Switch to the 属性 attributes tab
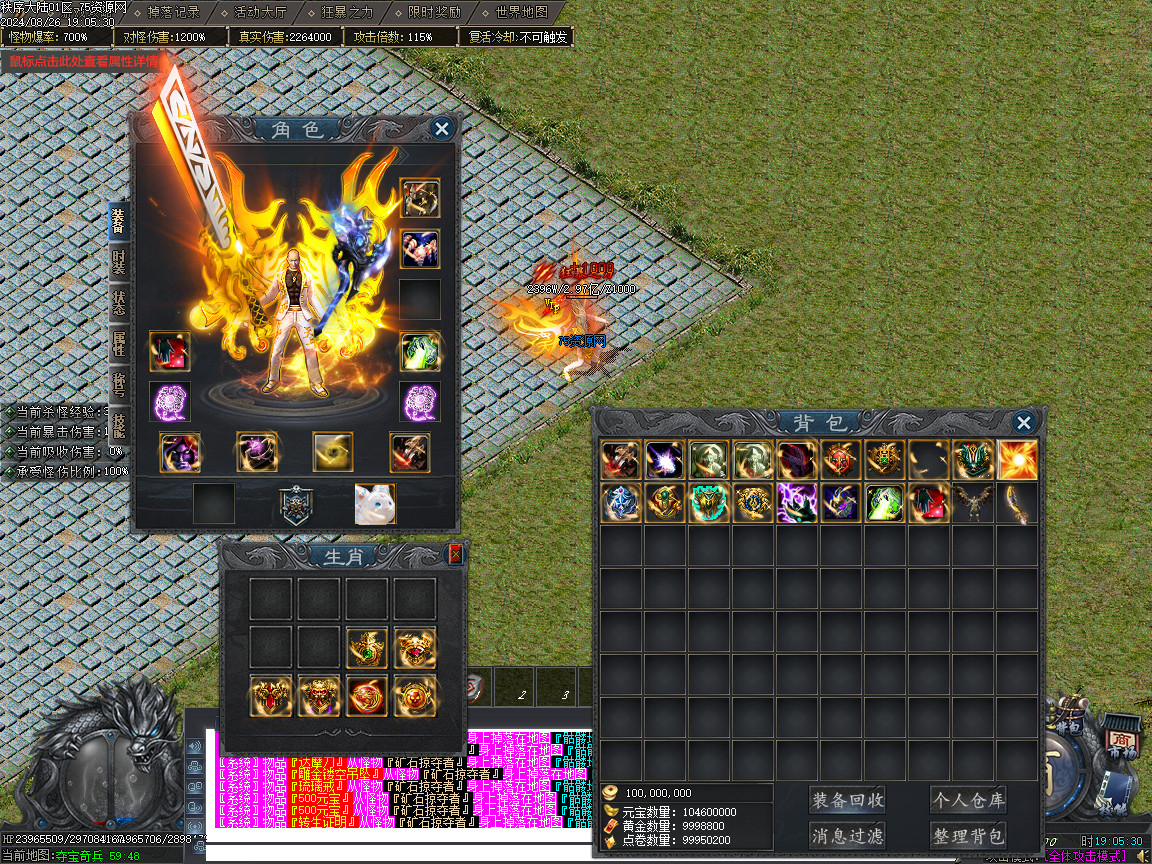The image size is (1152, 864). click(x=119, y=345)
